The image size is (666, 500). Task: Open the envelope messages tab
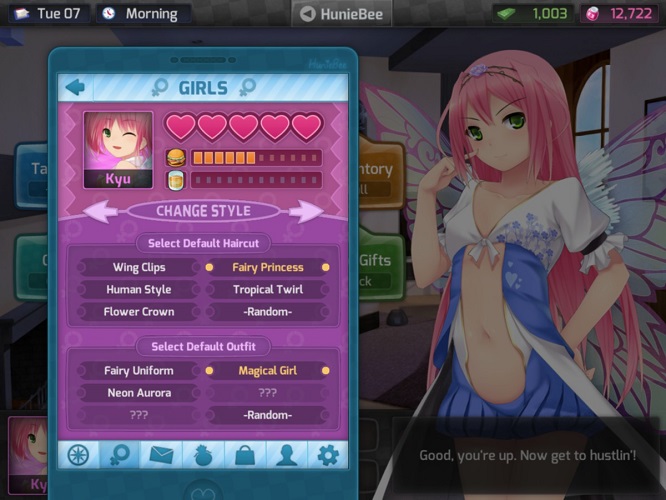coord(161,455)
